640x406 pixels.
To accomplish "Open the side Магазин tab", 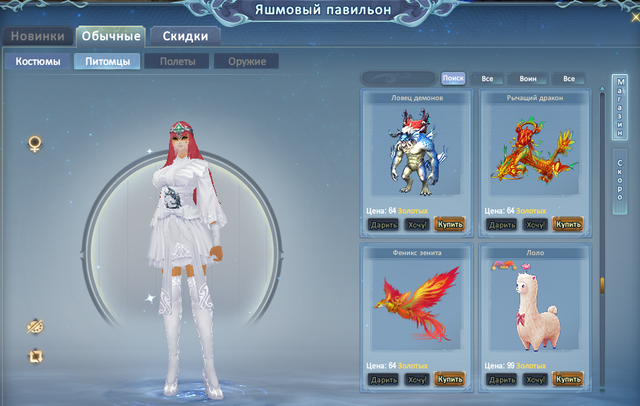I will (x=620, y=108).
